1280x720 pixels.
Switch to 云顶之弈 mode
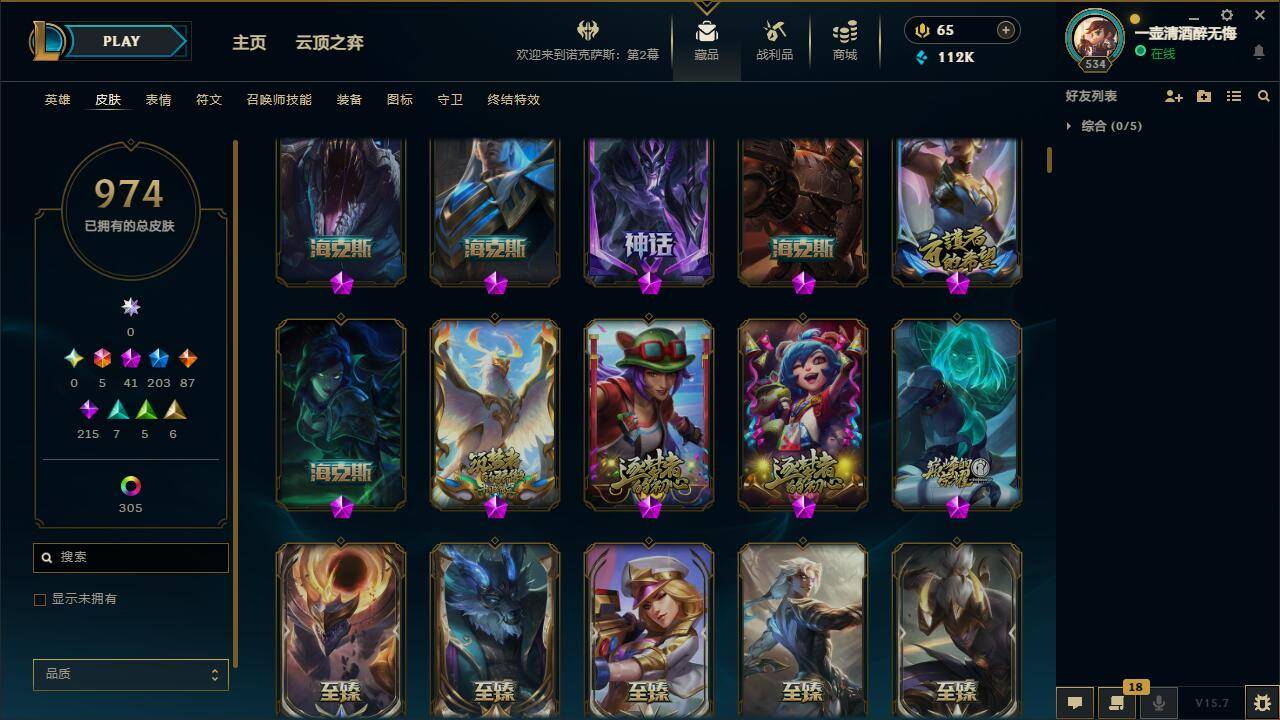click(328, 43)
